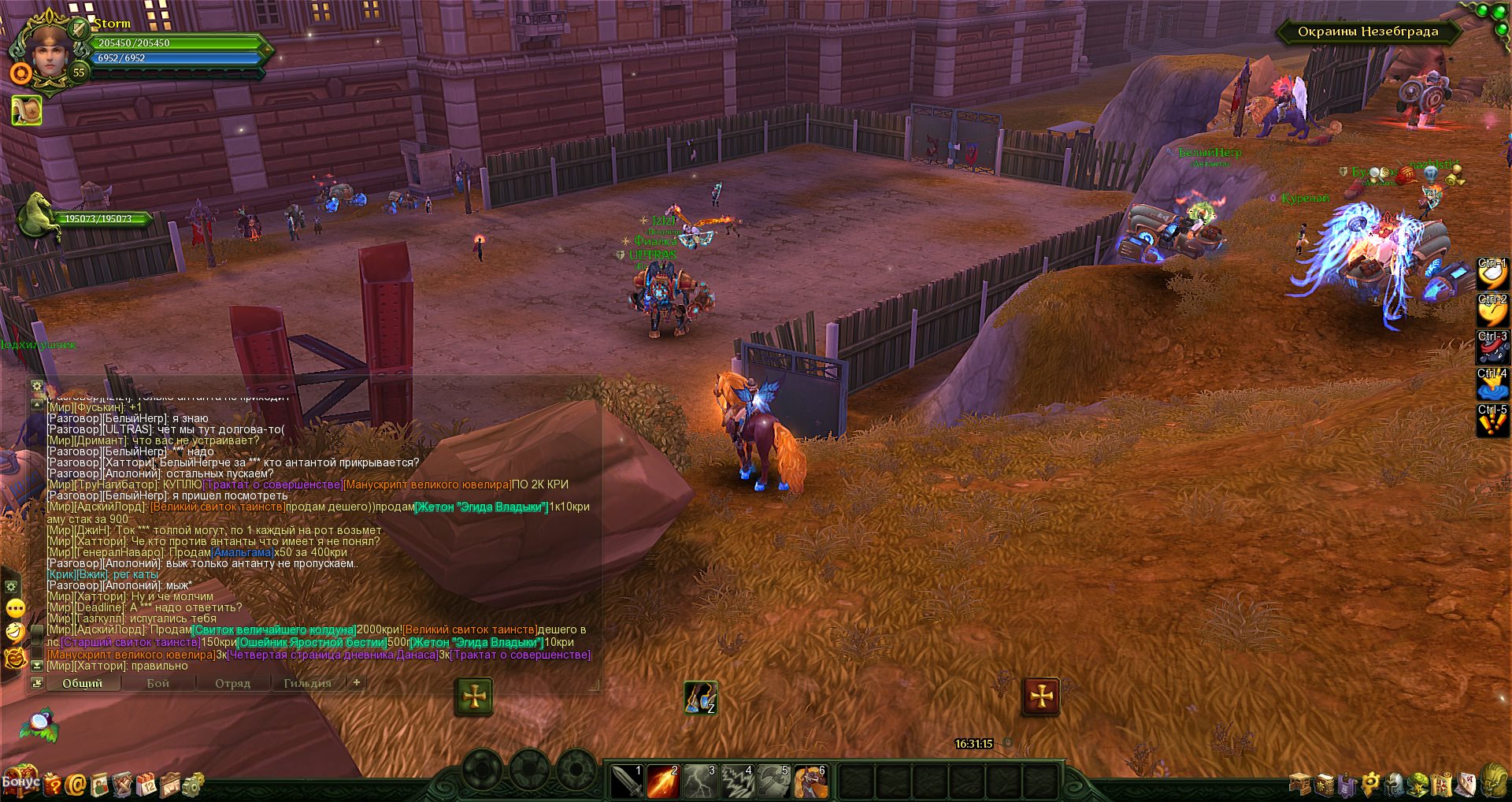This screenshot has height=802, width=1512.
Task: Select the Отряд chat tab
Action: tap(232, 683)
